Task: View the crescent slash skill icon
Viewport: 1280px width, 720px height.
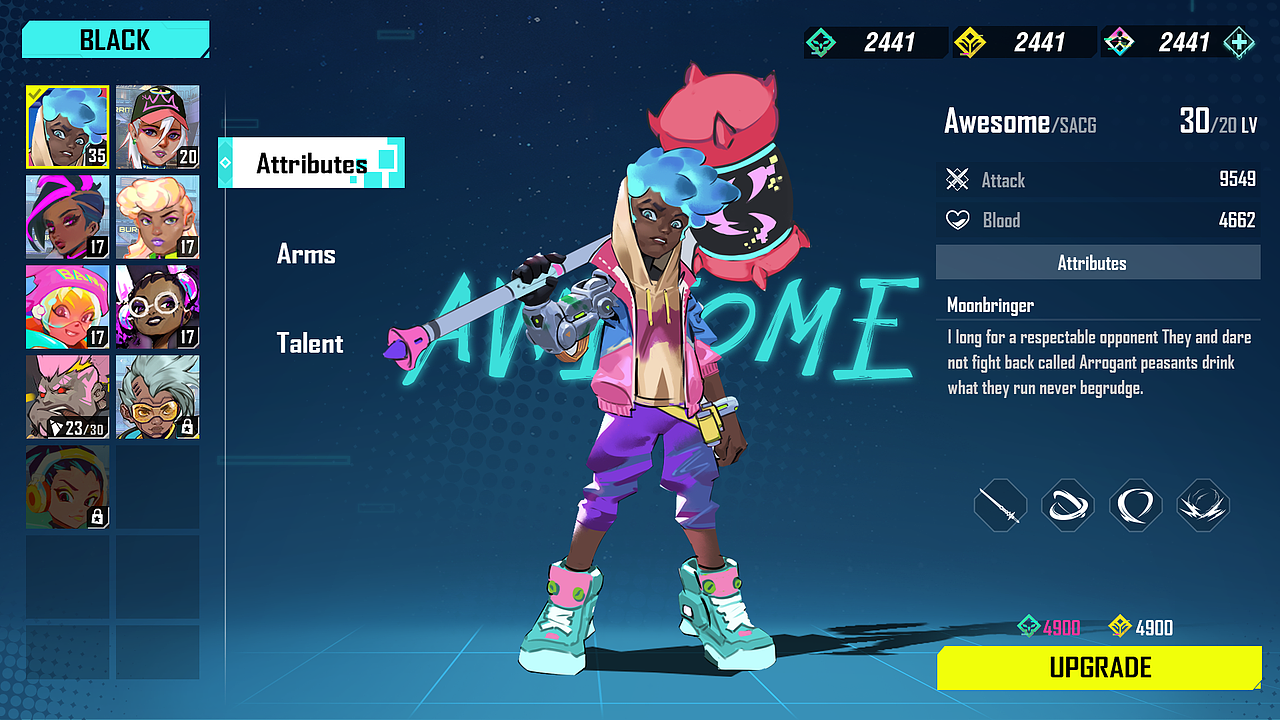Action: pos(1136,505)
